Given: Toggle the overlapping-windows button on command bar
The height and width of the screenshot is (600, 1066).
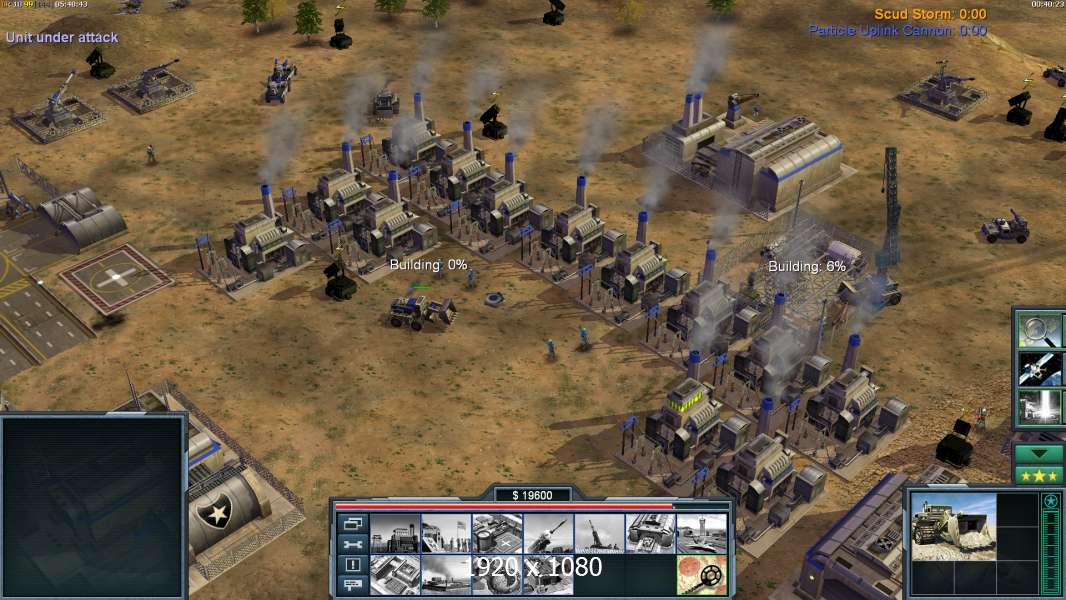Looking at the screenshot, I should (353, 523).
